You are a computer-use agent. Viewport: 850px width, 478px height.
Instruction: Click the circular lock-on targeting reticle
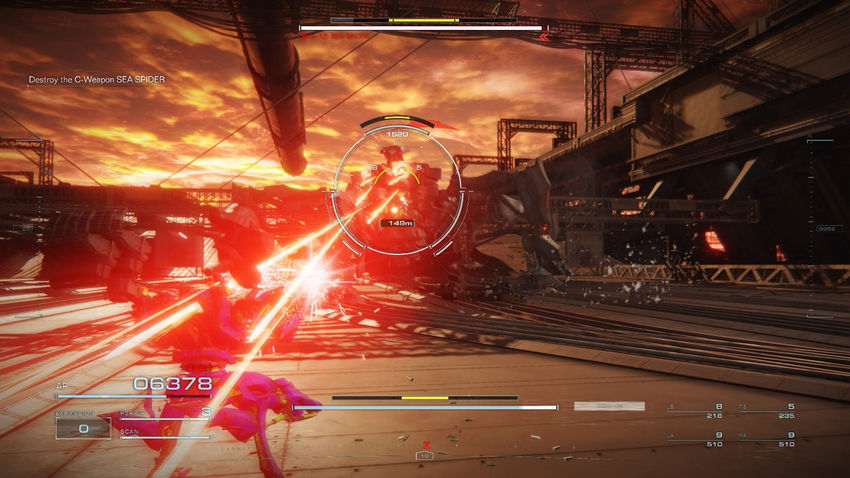[400, 191]
